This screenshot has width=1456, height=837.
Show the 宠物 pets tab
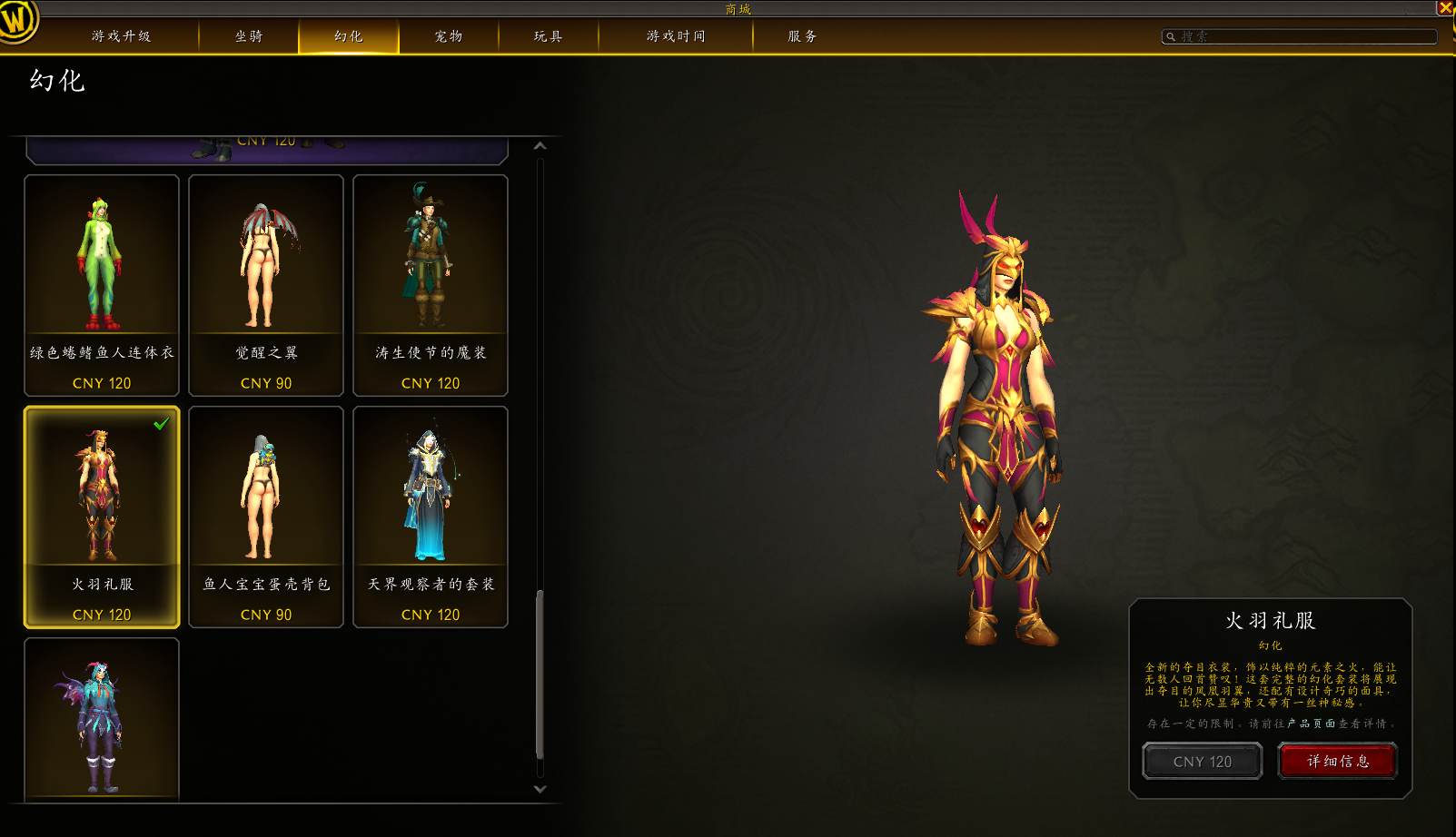tap(449, 36)
